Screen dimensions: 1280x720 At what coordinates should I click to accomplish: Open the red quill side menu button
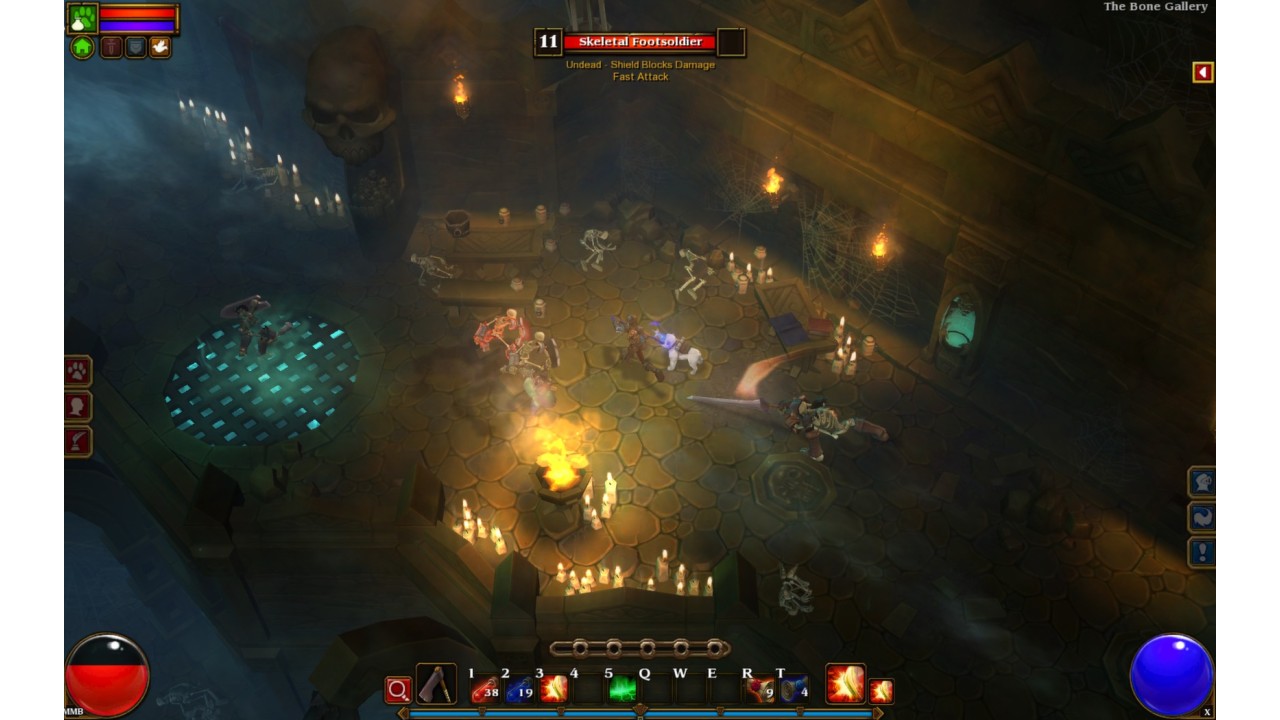[78, 441]
